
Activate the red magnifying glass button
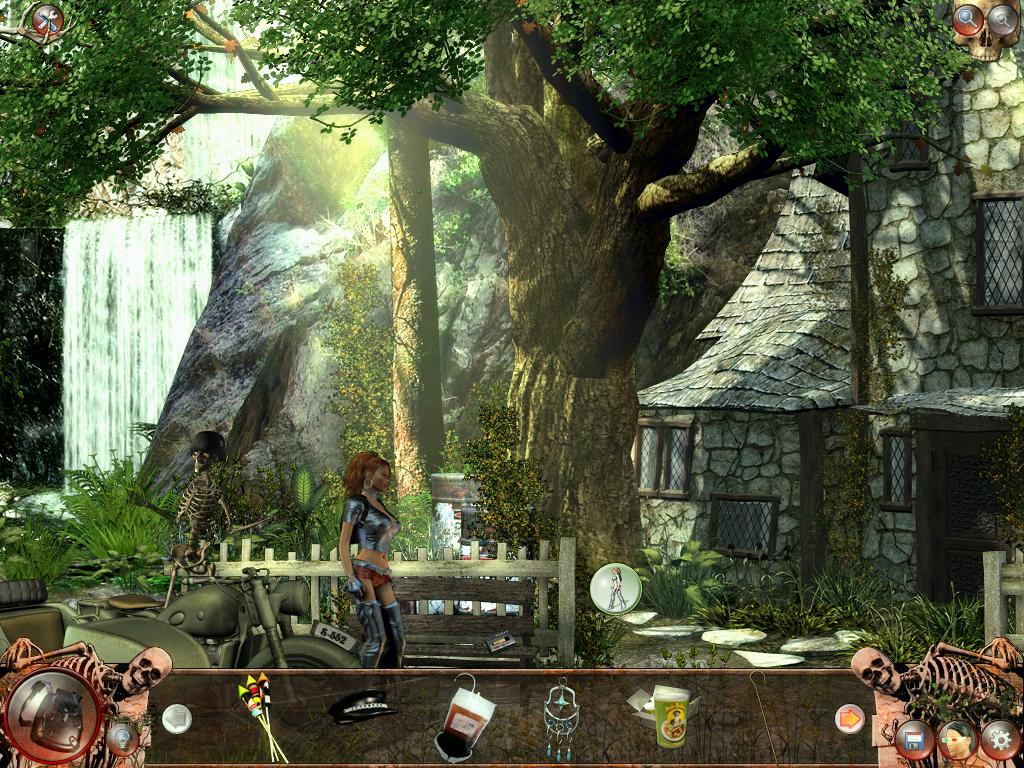967,19
